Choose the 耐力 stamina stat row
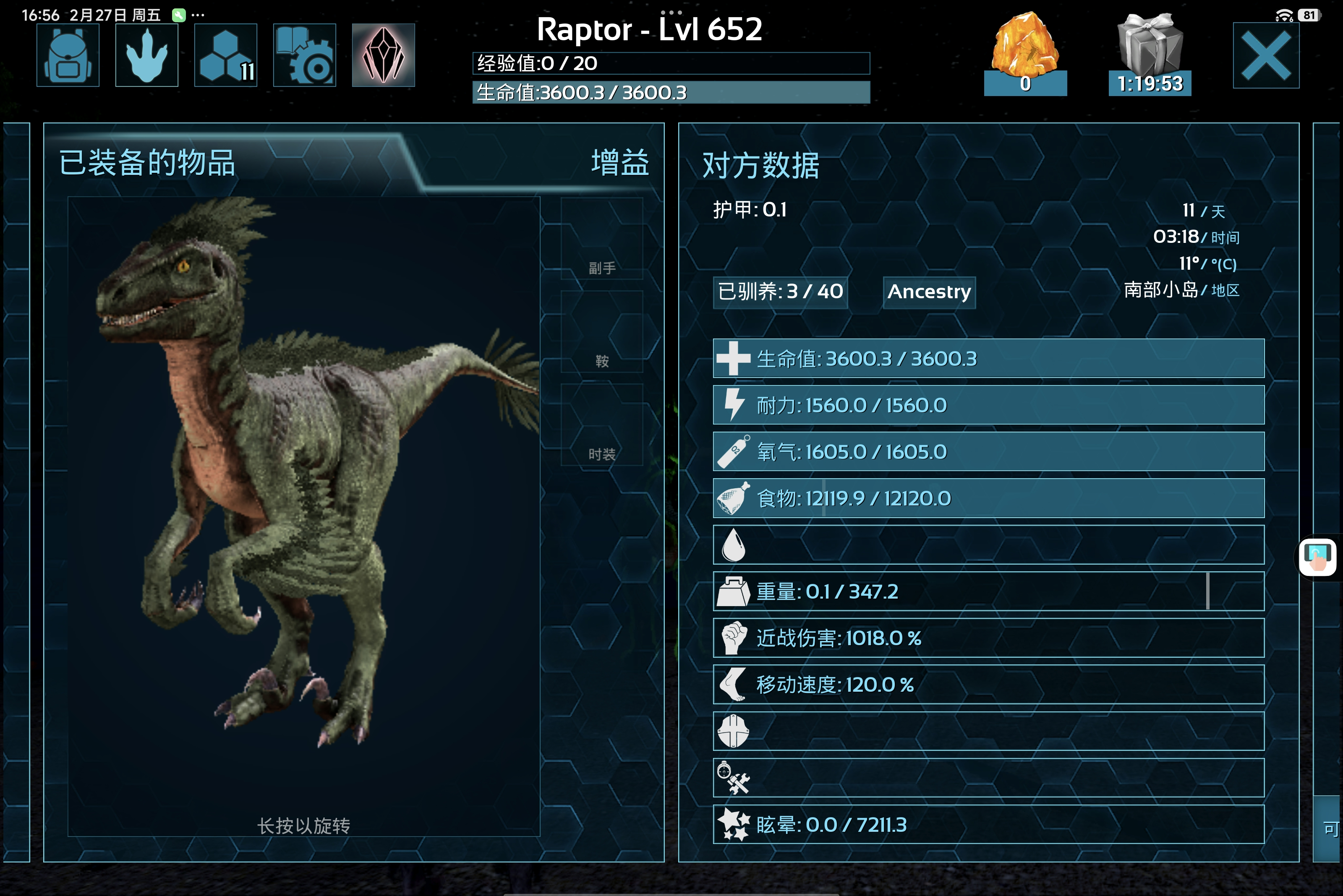The height and width of the screenshot is (896, 1343). click(988, 405)
